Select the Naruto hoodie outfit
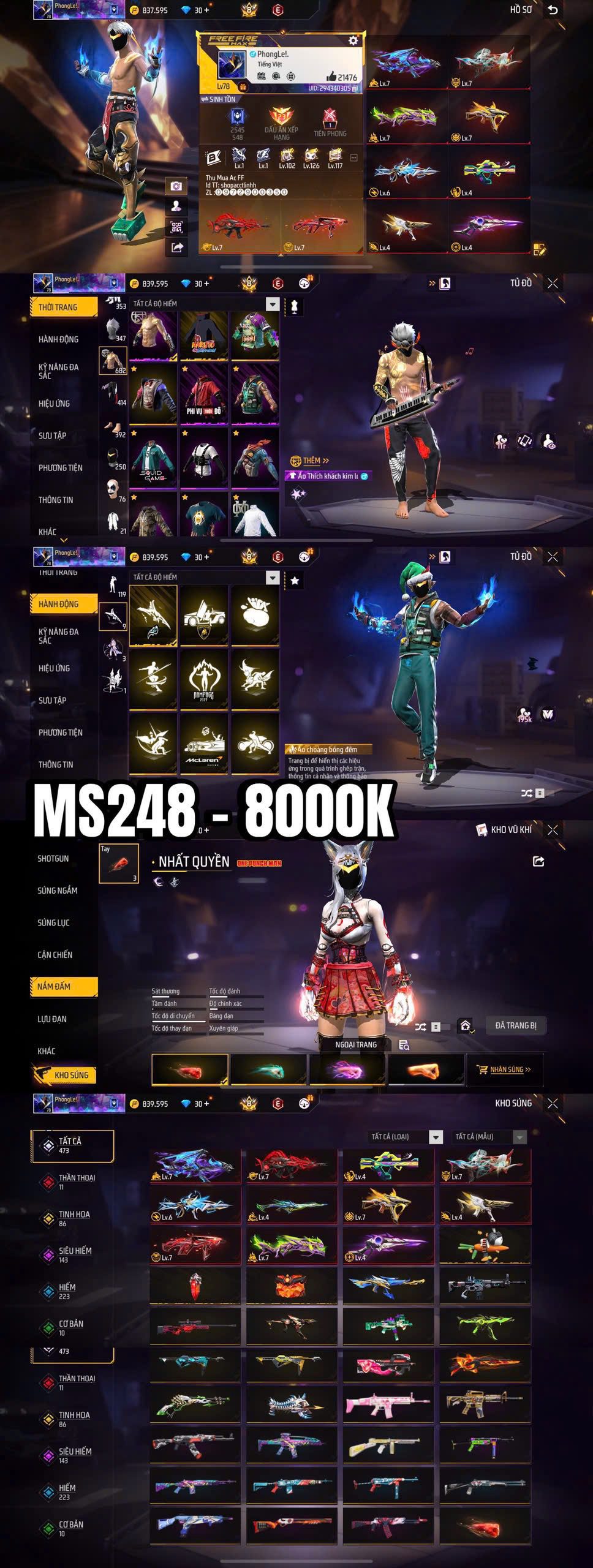This screenshot has width=593, height=1568. [204, 336]
